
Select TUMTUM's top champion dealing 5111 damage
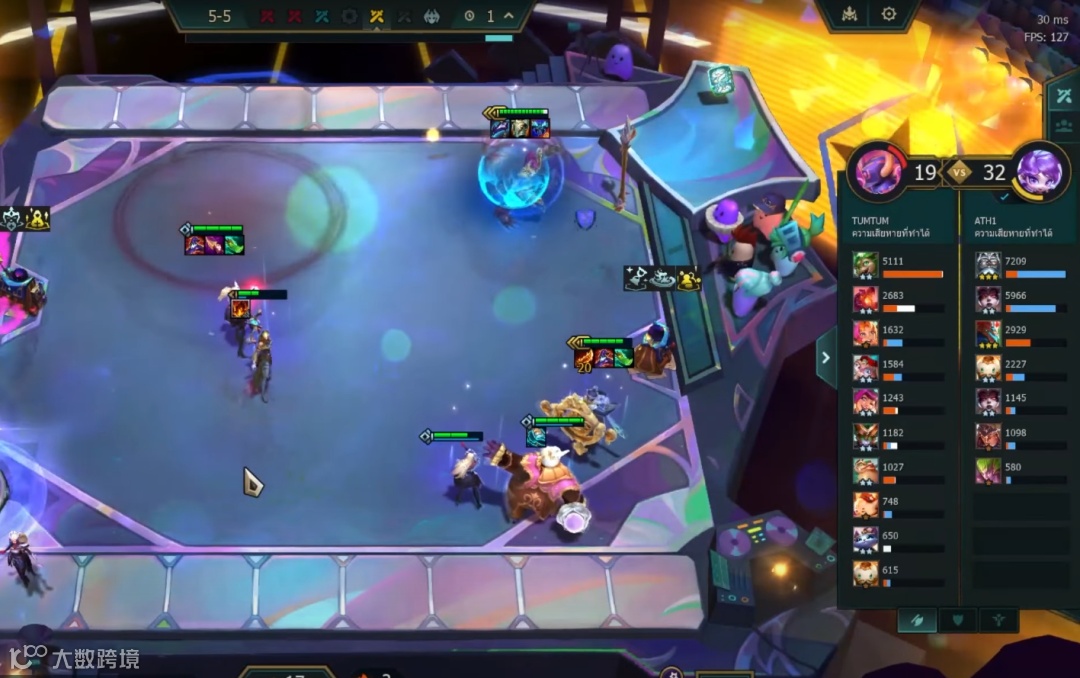tap(866, 265)
